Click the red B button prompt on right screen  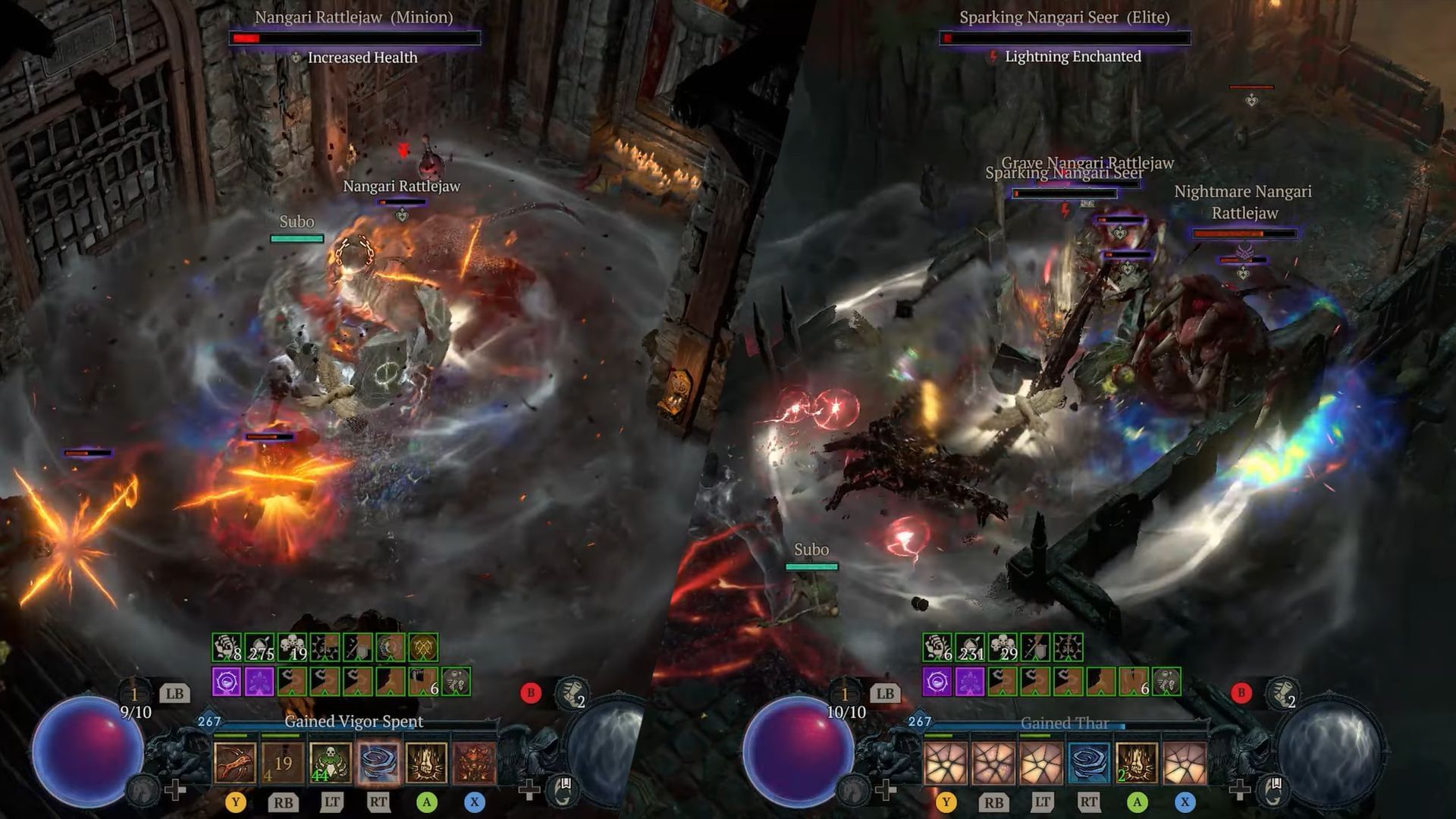pos(1241,693)
